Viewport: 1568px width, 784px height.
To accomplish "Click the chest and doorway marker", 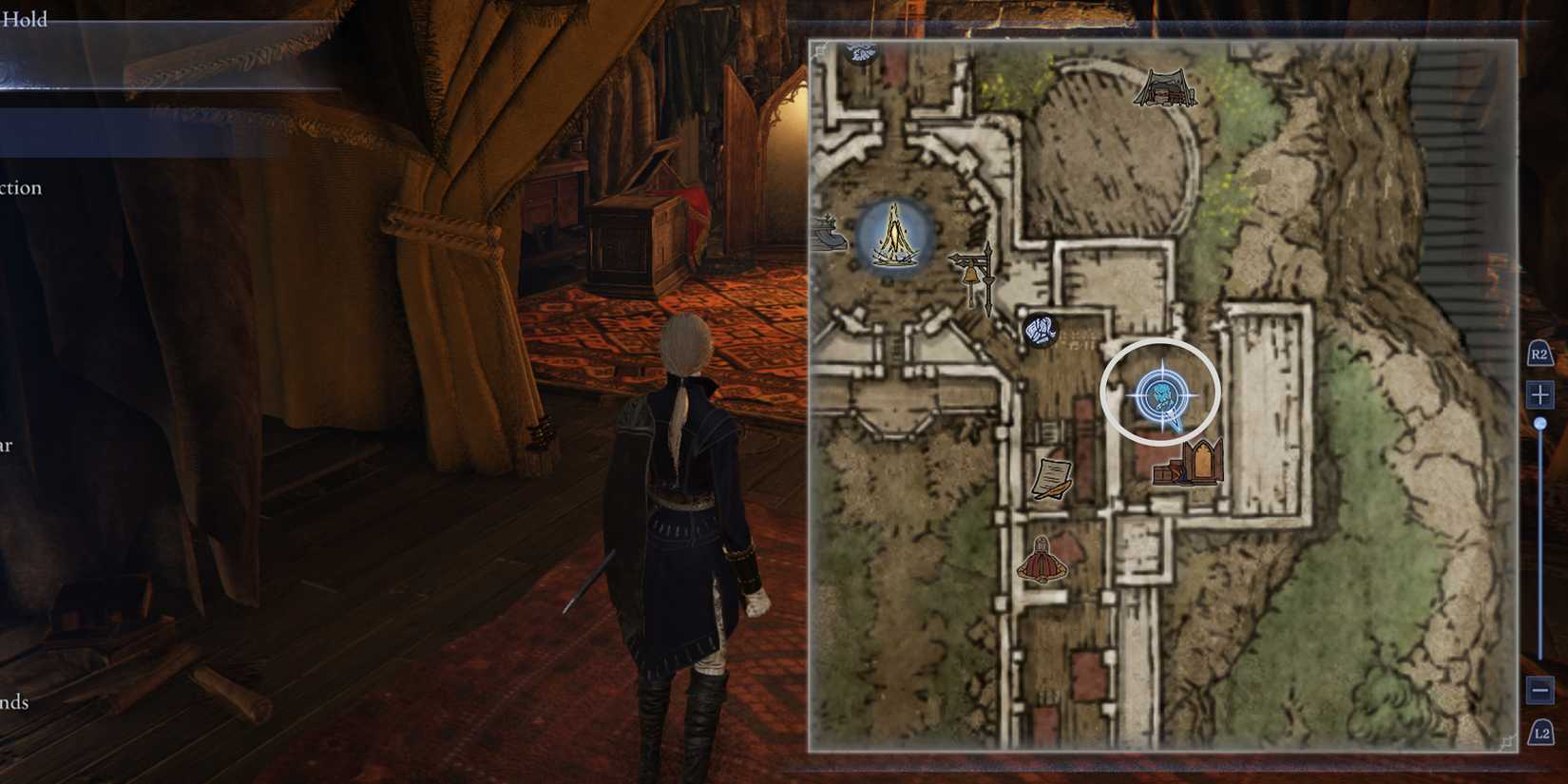I will tap(1187, 463).
